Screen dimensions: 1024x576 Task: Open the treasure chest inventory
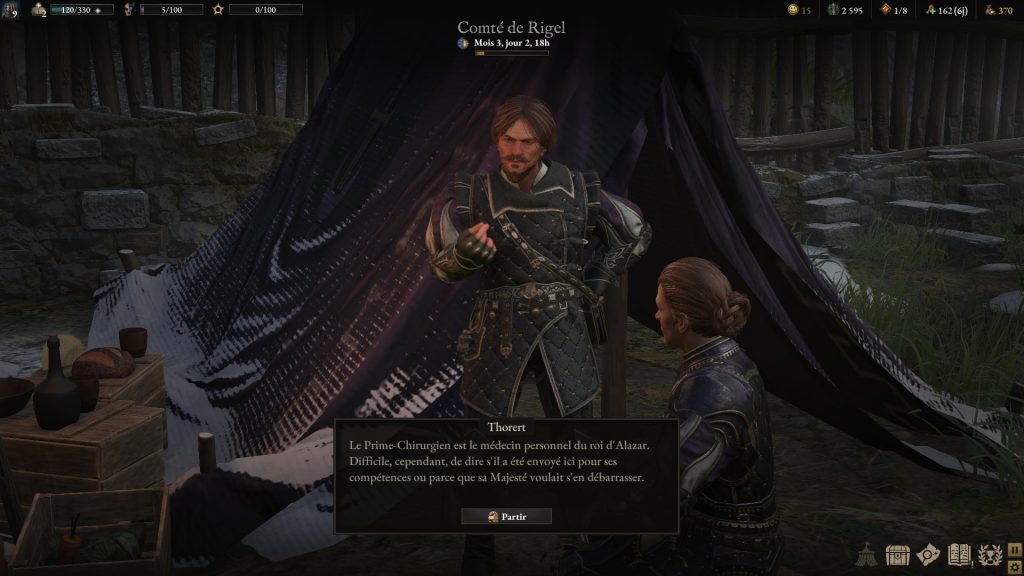point(898,555)
